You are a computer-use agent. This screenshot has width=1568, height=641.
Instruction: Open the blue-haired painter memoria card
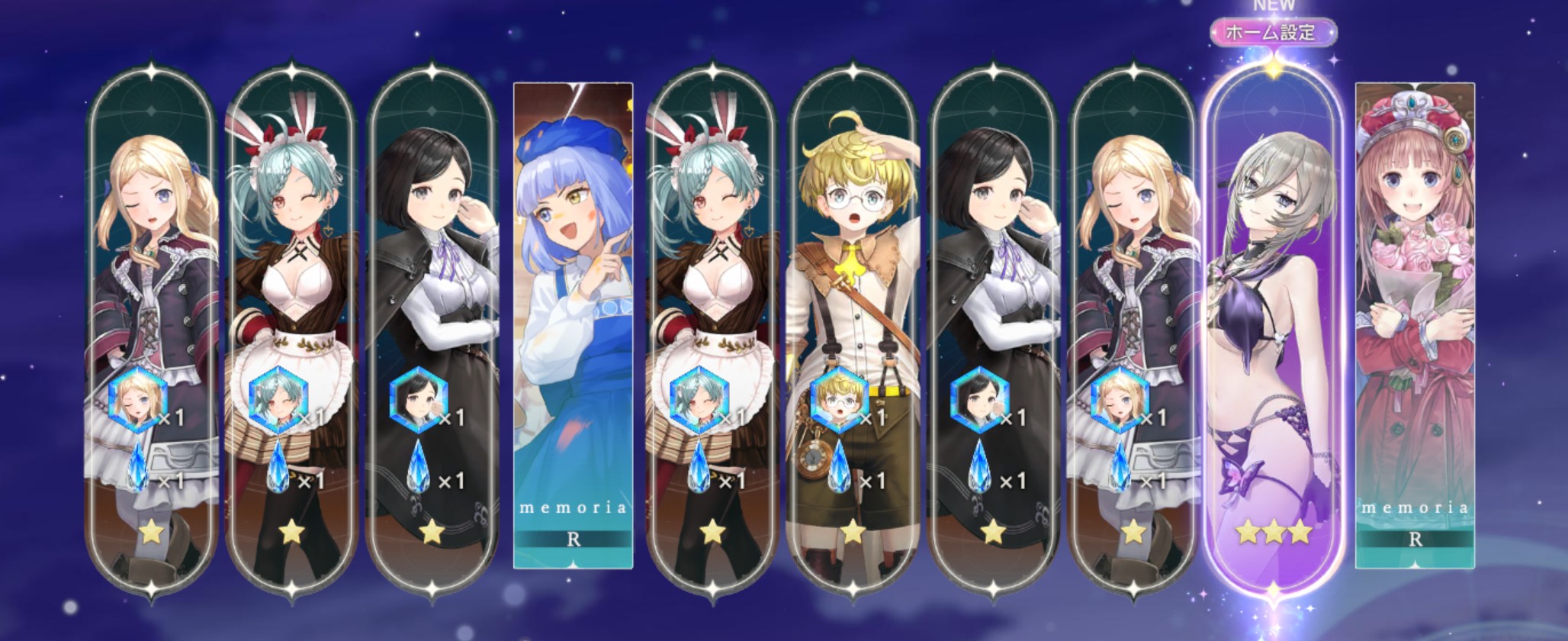(x=574, y=320)
